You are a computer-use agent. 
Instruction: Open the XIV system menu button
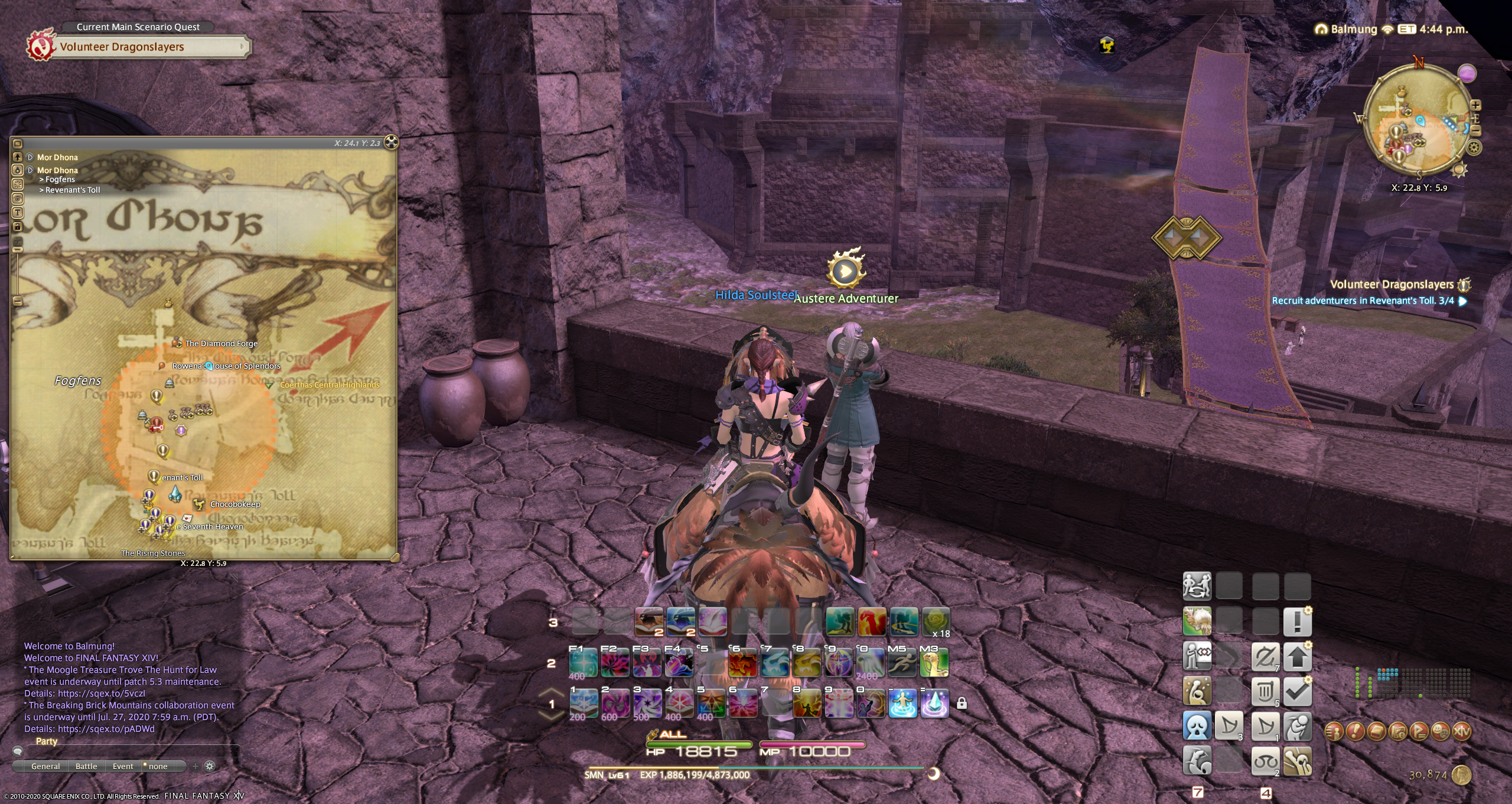tap(1461, 731)
